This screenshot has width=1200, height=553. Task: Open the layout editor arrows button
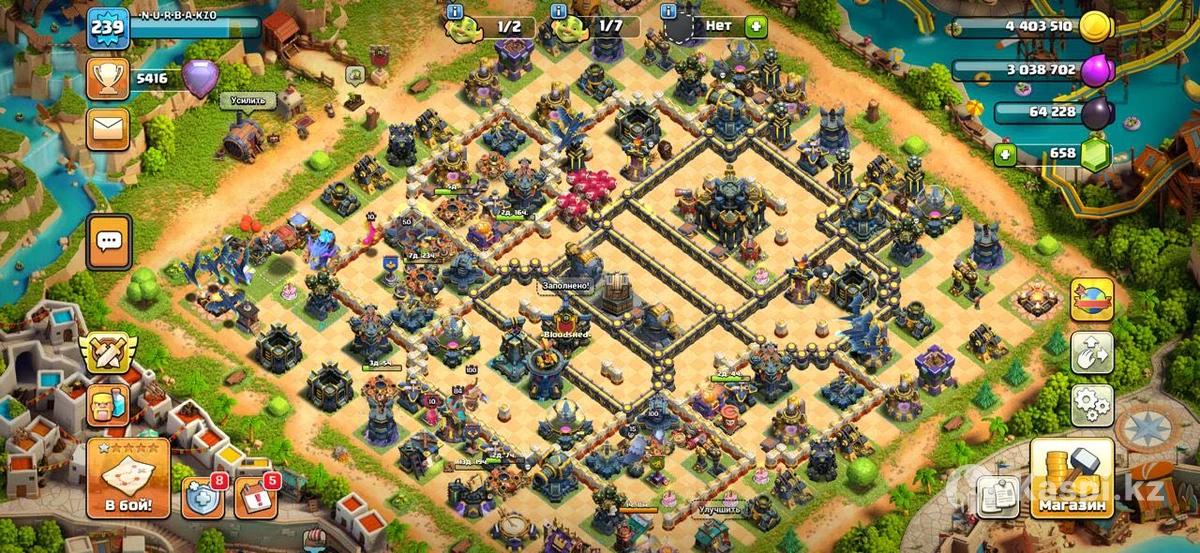coord(1092,352)
